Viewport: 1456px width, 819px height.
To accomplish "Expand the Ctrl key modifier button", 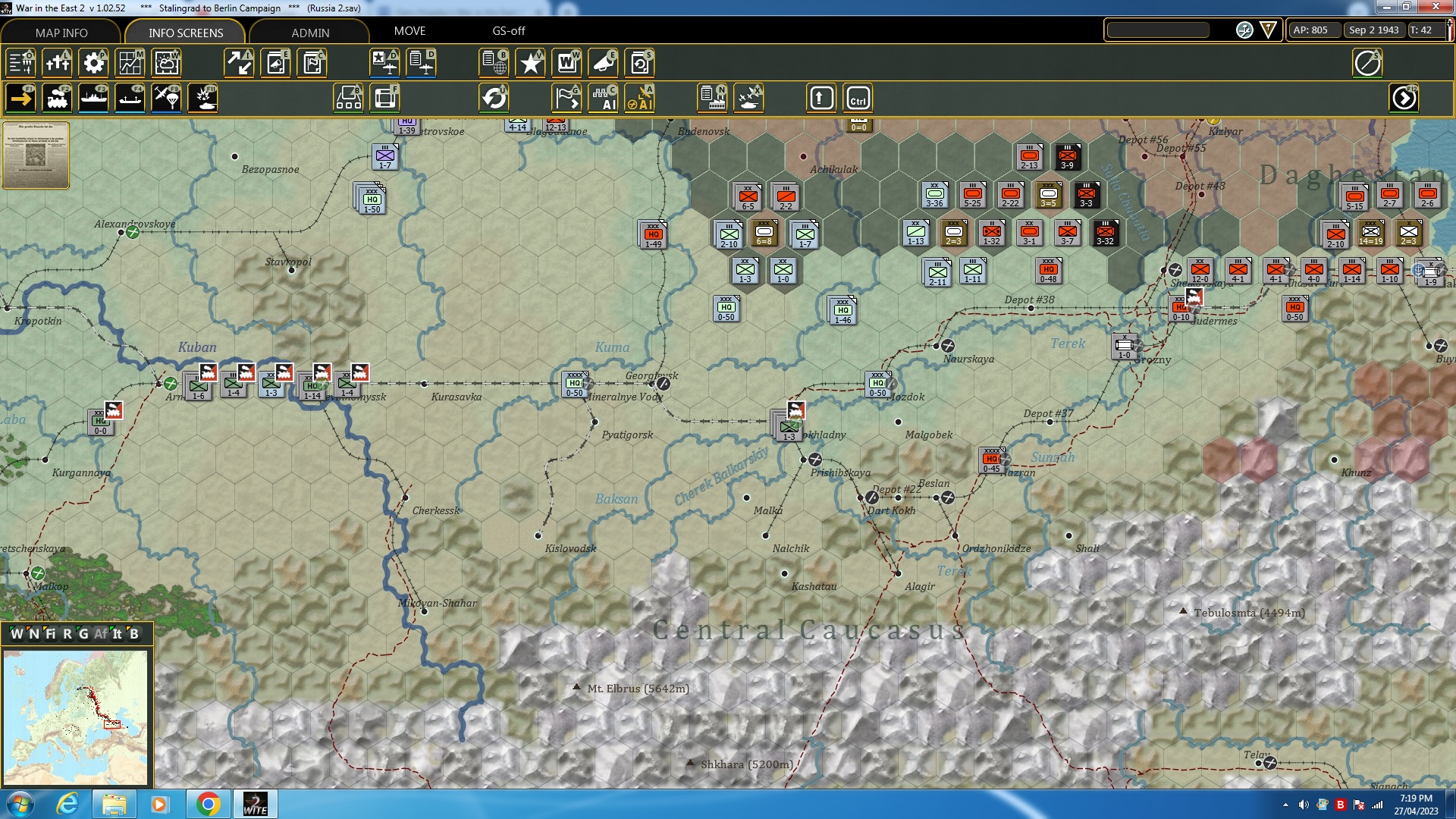I will click(858, 97).
